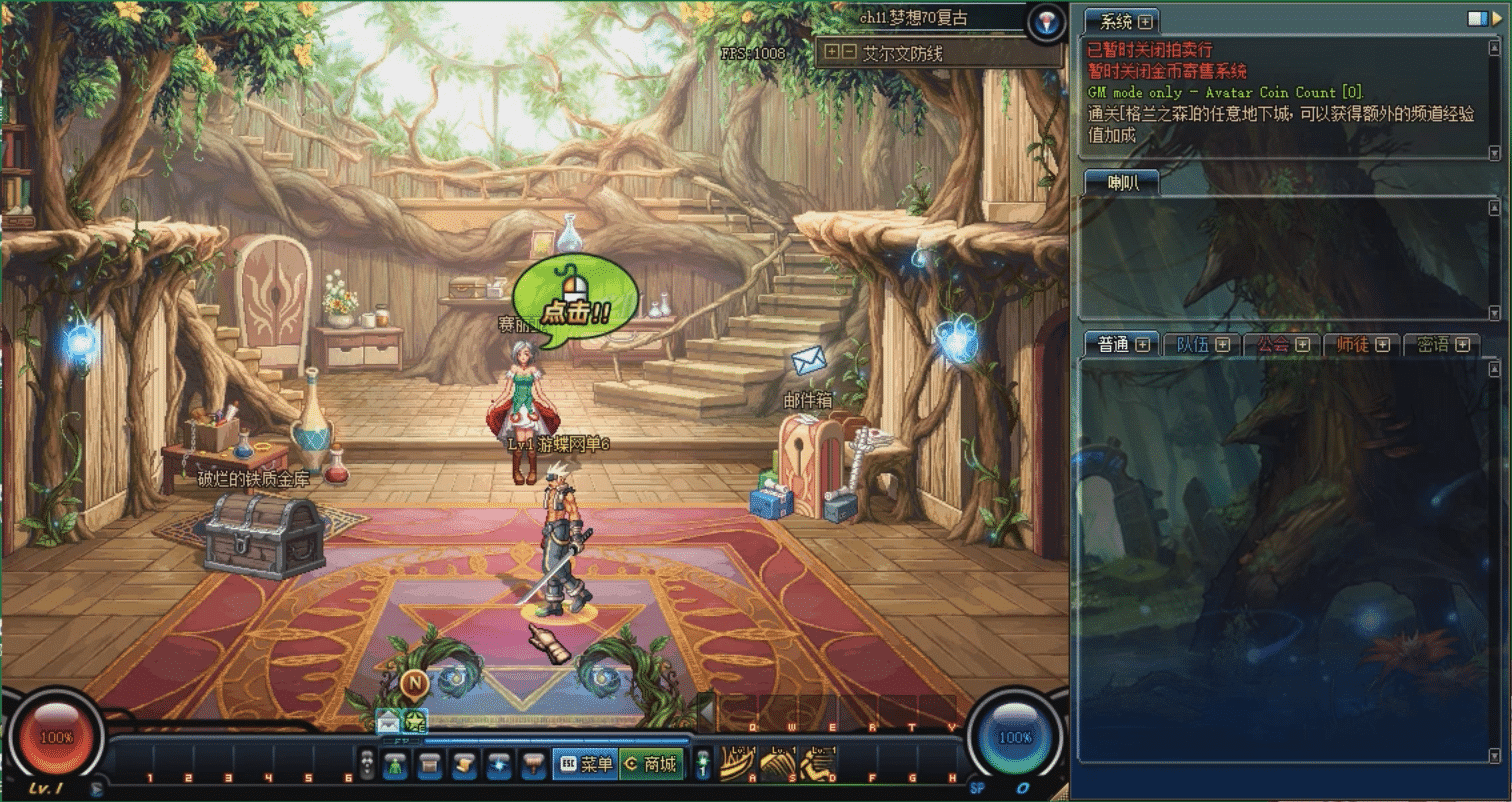Click the mail envelope notification icon
Viewport: 1512px width, 802px height.
(x=388, y=720)
